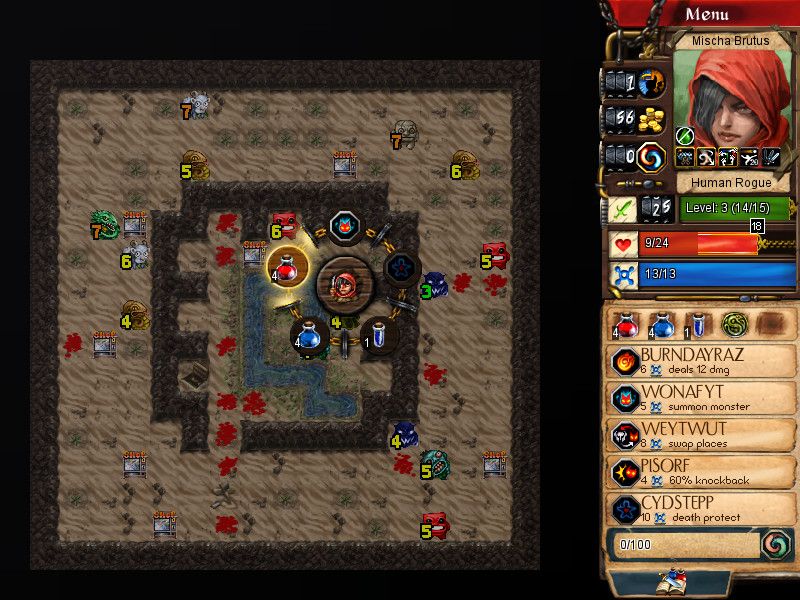The height and width of the screenshot is (600, 800).
Task: Choose the dark flower glyph on radial wheel
Action: [x=402, y=267]
